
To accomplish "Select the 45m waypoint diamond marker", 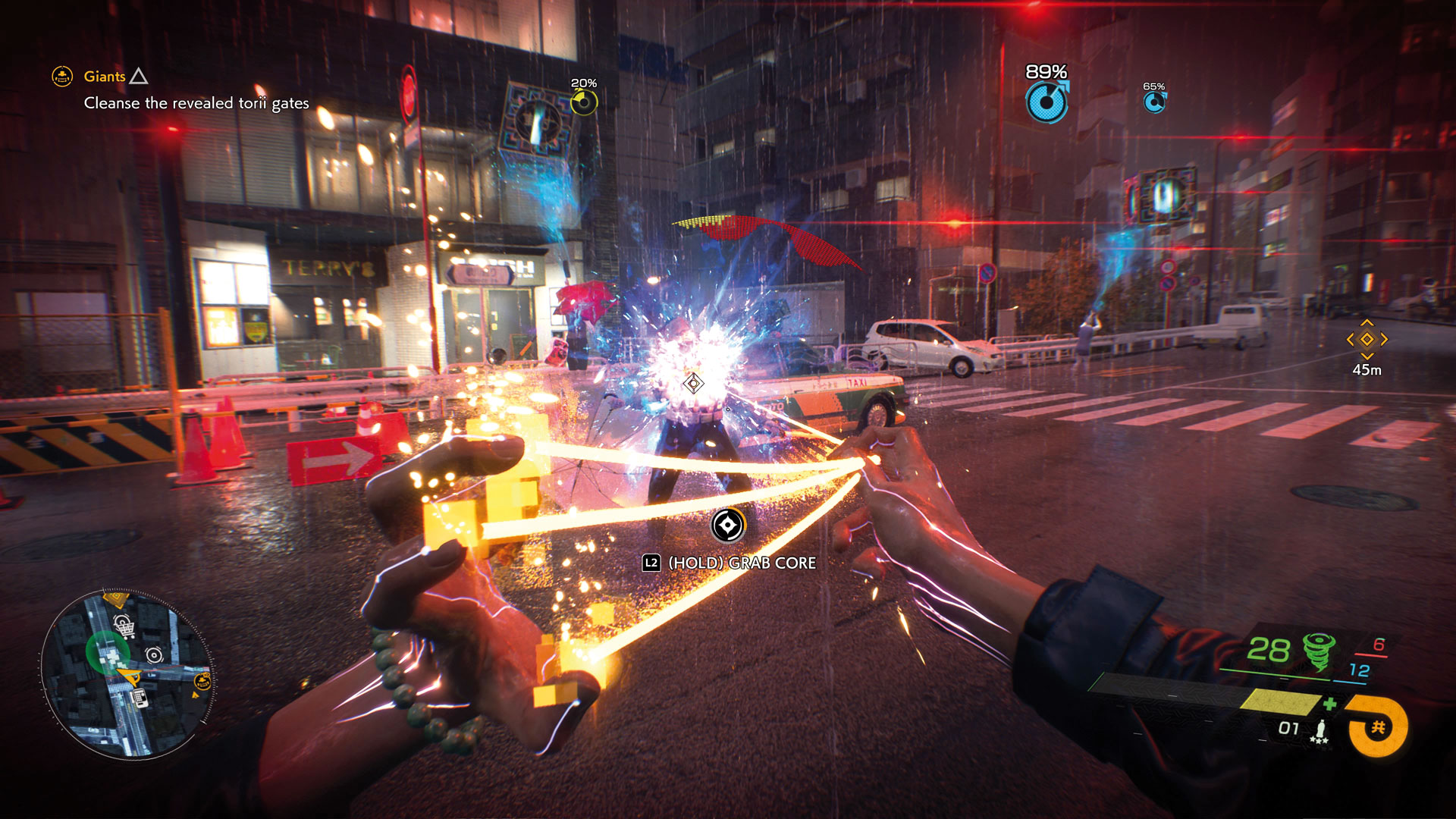I will coord(1367,340).
